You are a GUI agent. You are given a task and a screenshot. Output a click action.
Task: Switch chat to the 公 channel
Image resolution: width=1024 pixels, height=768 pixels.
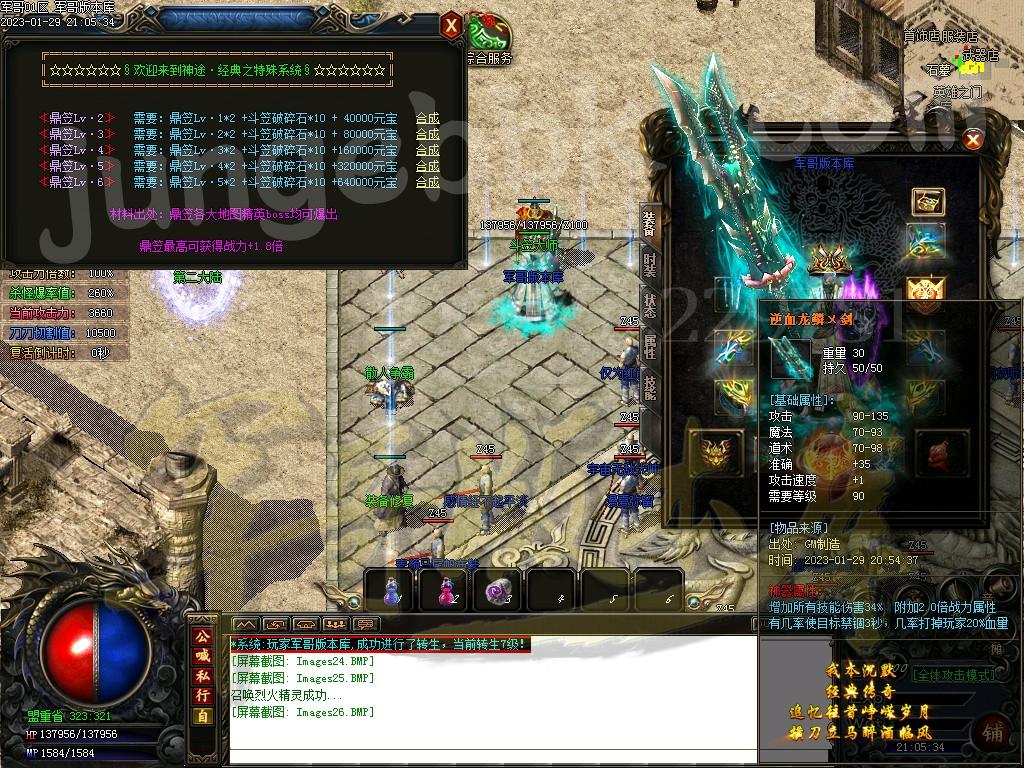tap(202, 636)
